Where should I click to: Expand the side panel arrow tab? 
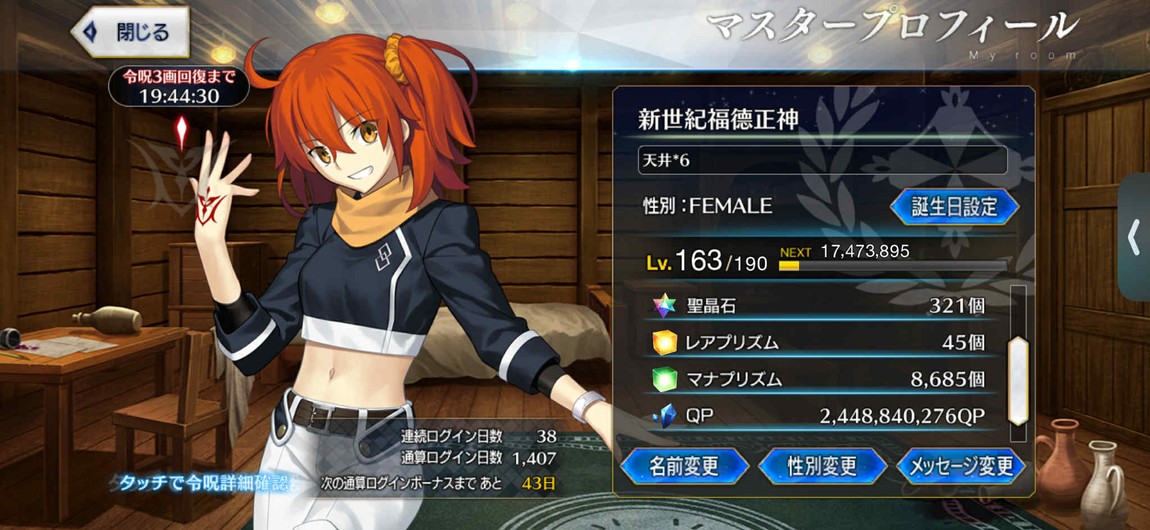tap(1134, 237)
